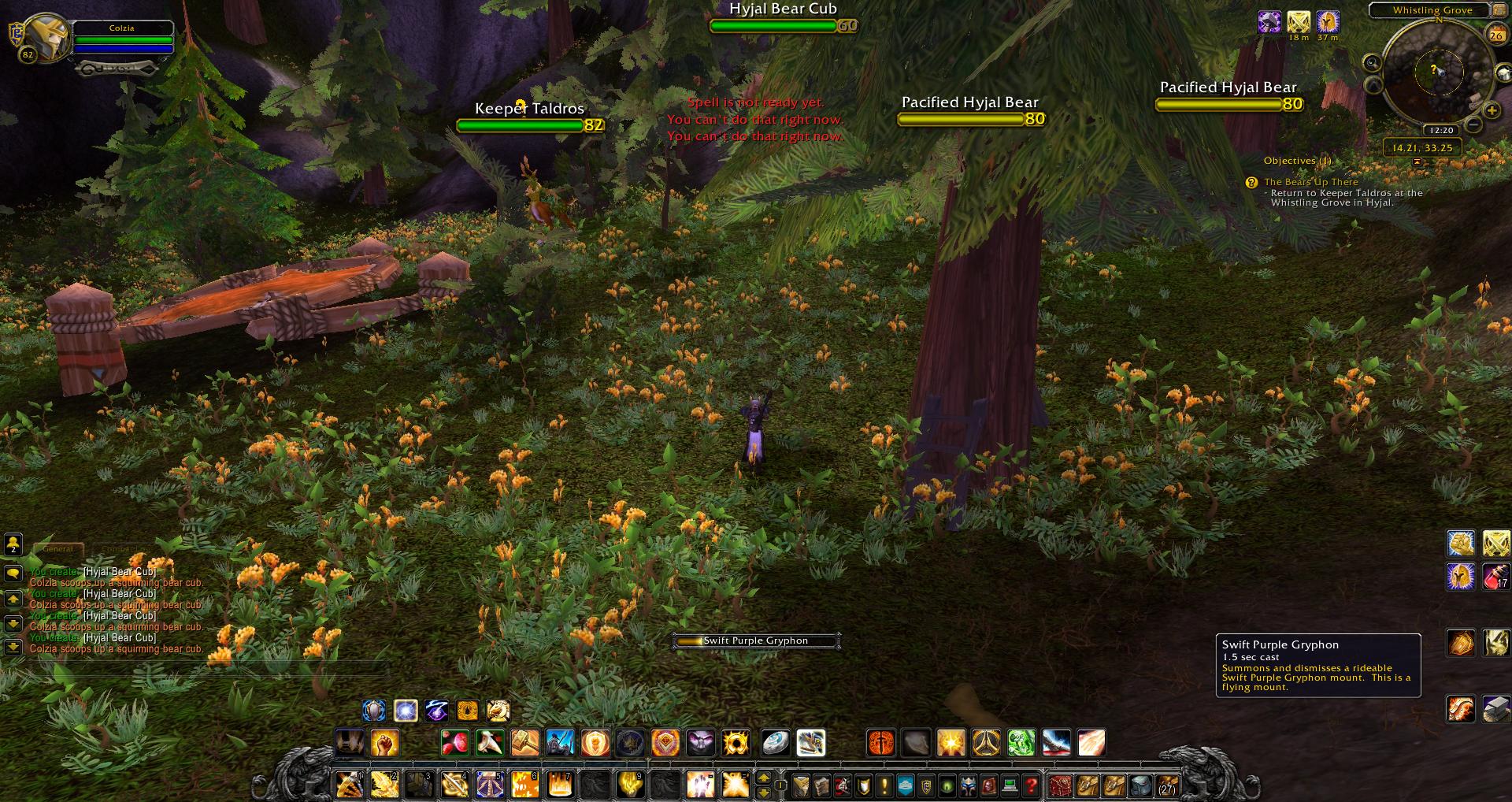Open the yellow exclamation mark quest log
Image resolution: width=1512 pixels, height=802 pixels.
click(x=884, y=785)
